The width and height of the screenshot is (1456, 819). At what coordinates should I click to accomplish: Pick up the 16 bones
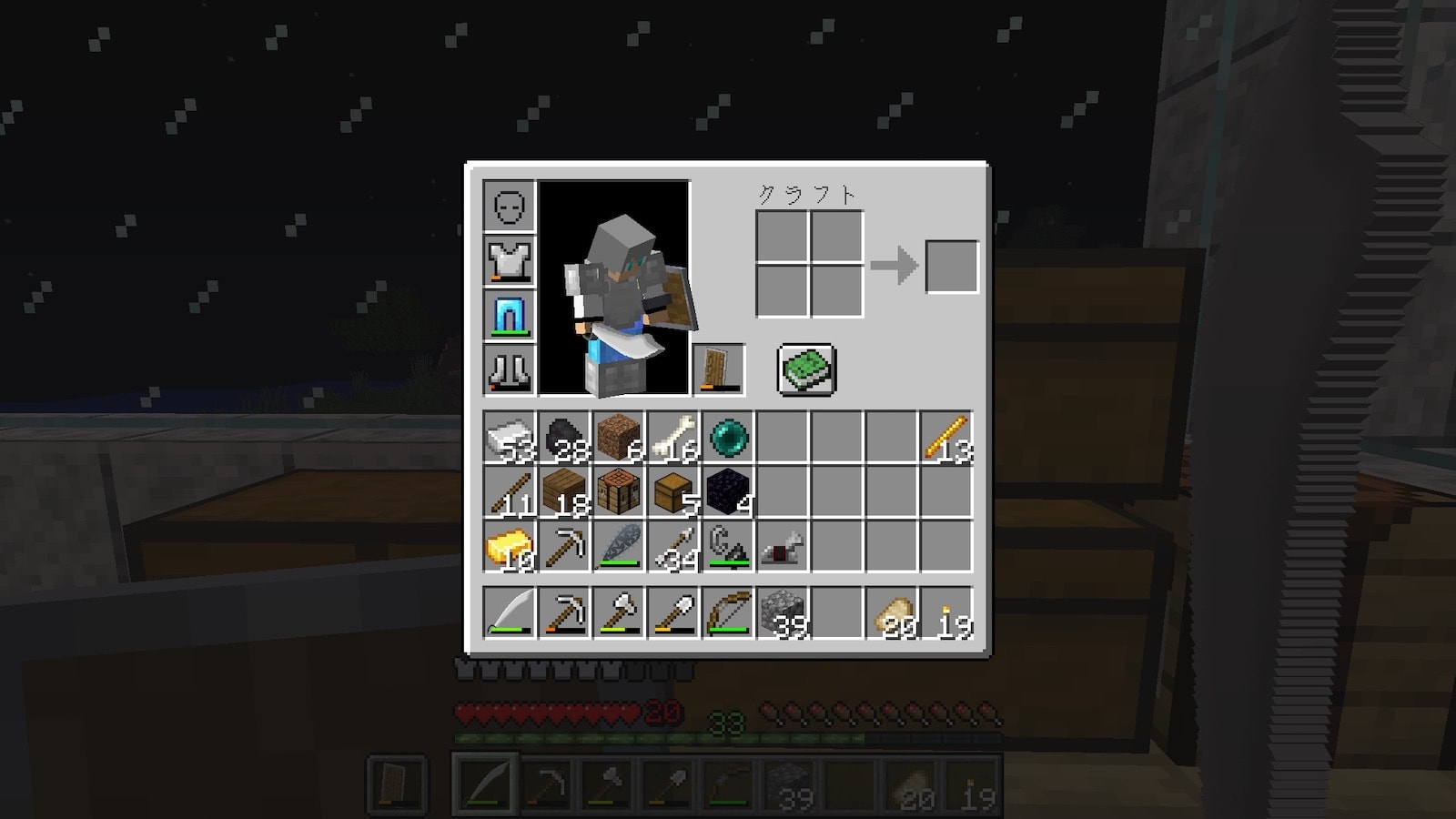click(x=673, y=438)
